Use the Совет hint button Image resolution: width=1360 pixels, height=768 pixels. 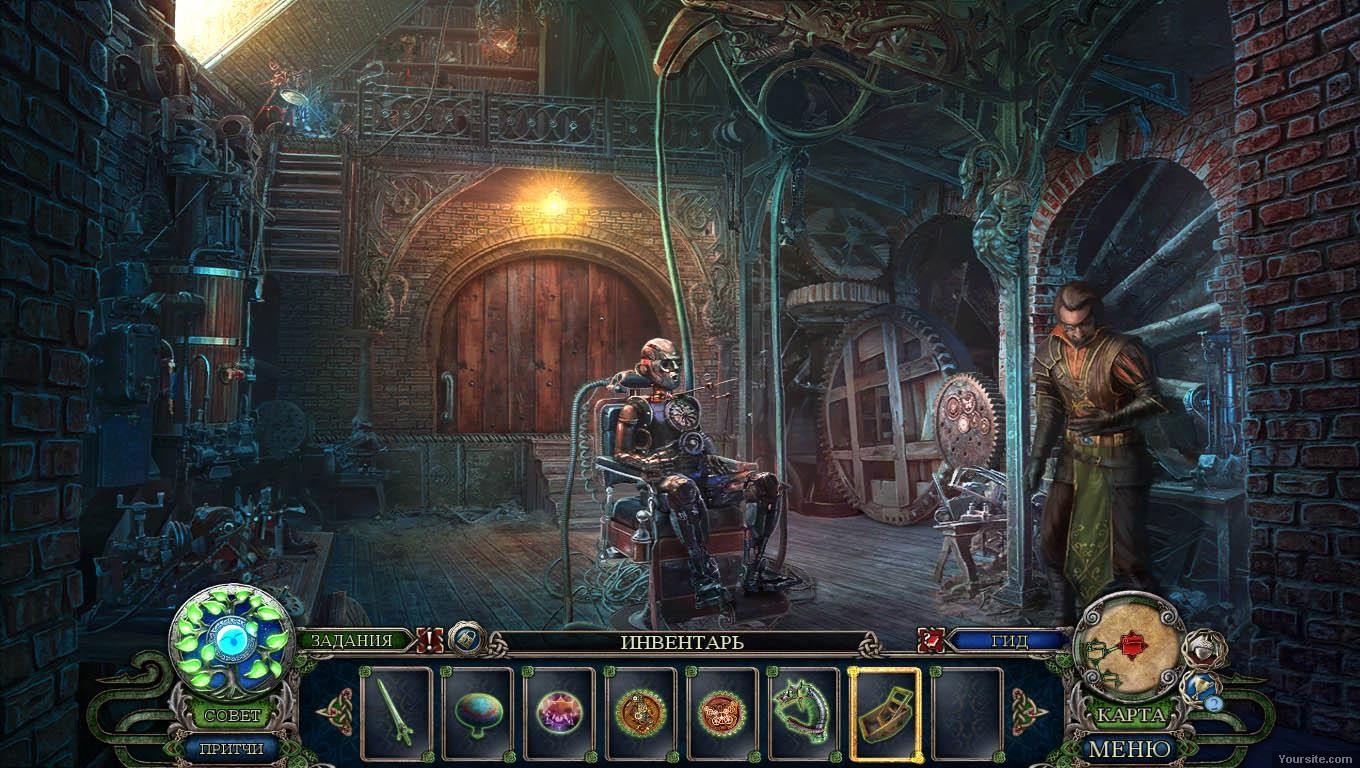tap(232, 716)
